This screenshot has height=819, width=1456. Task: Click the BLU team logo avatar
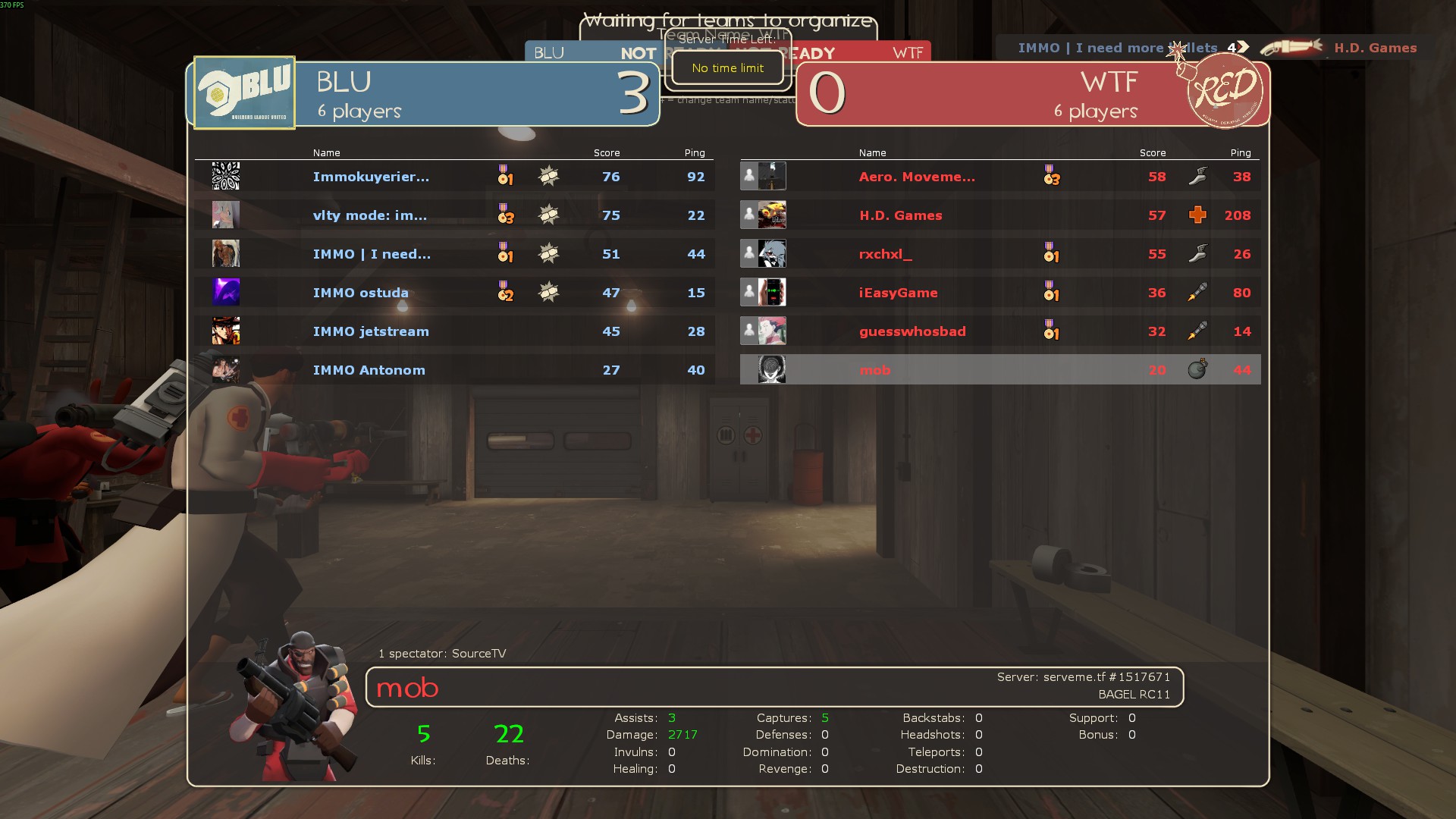[244, 93]
